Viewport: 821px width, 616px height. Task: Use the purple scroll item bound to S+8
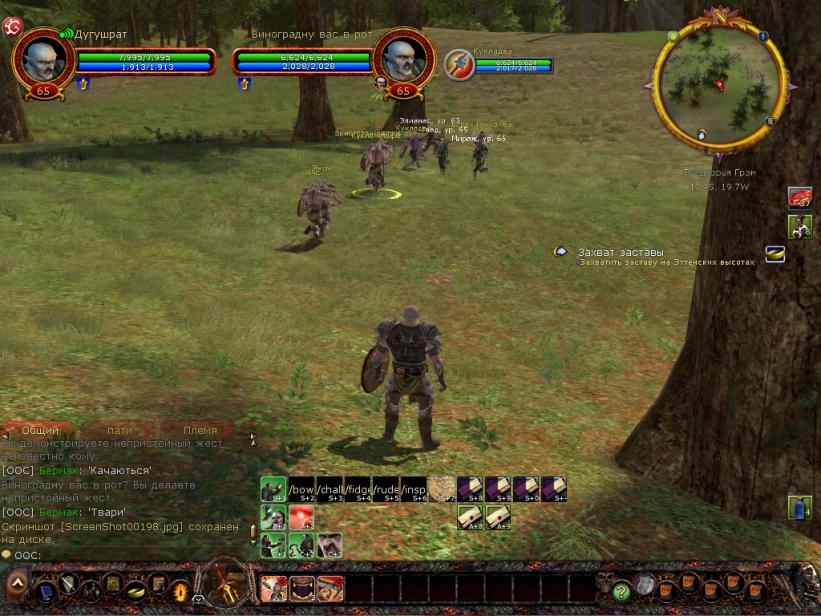pos(470,489)
